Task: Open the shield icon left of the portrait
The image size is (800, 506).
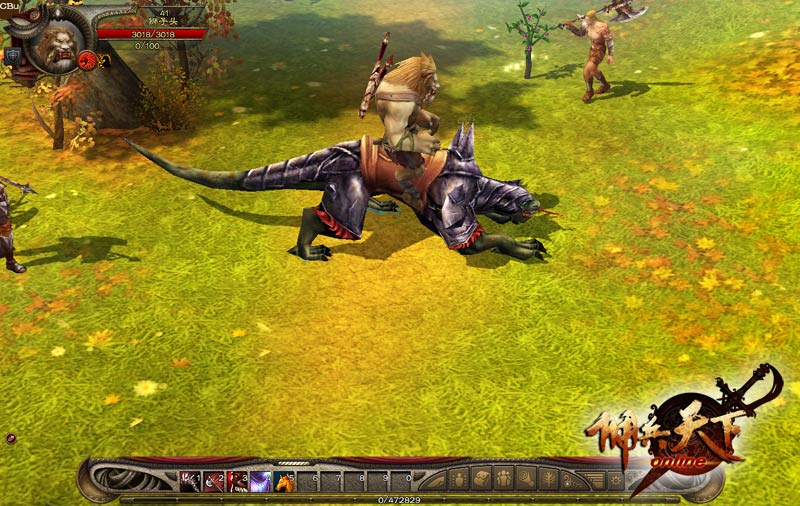Action: [x=13, y=56]
